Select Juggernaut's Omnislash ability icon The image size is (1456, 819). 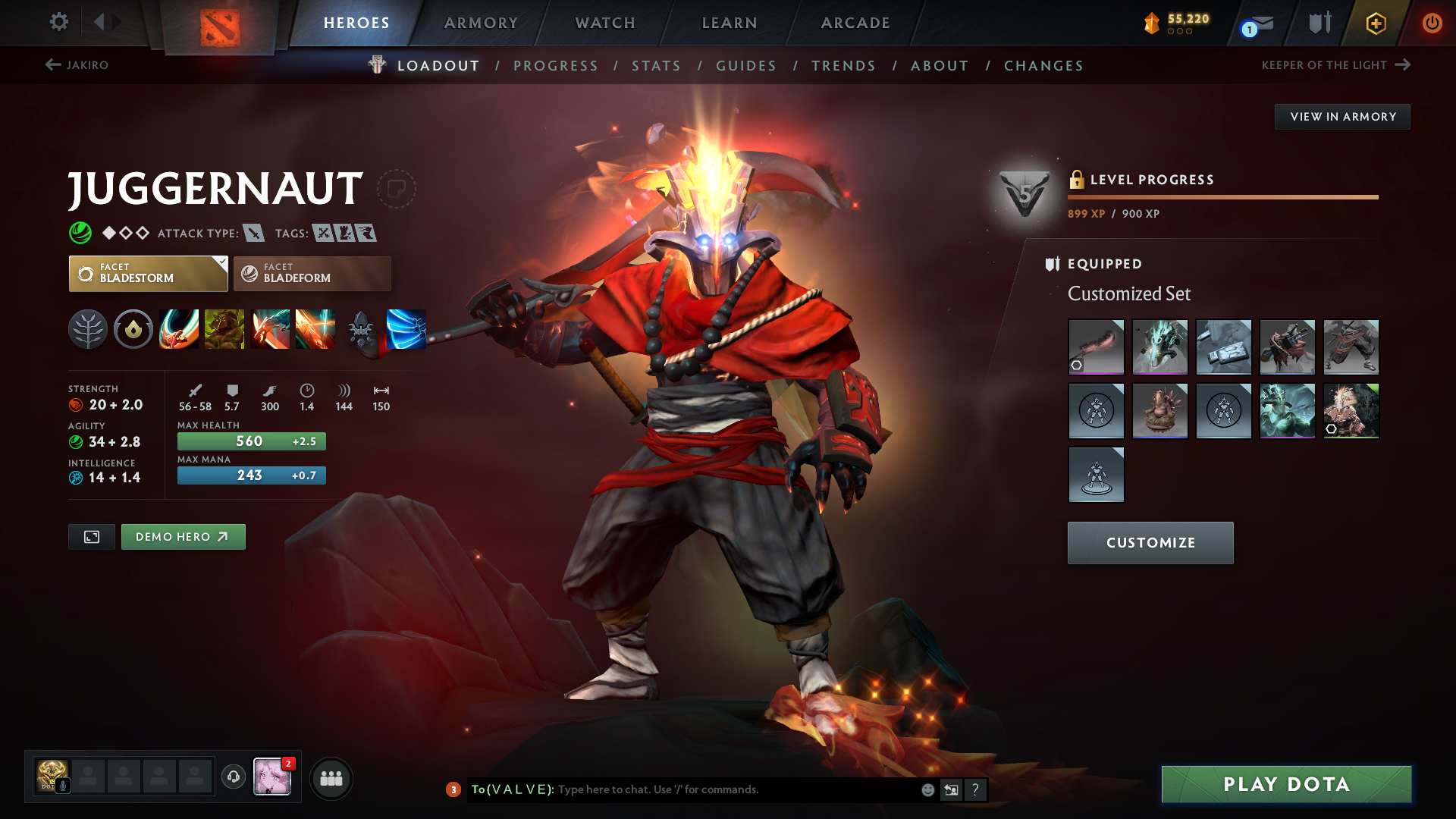point(315,329)
